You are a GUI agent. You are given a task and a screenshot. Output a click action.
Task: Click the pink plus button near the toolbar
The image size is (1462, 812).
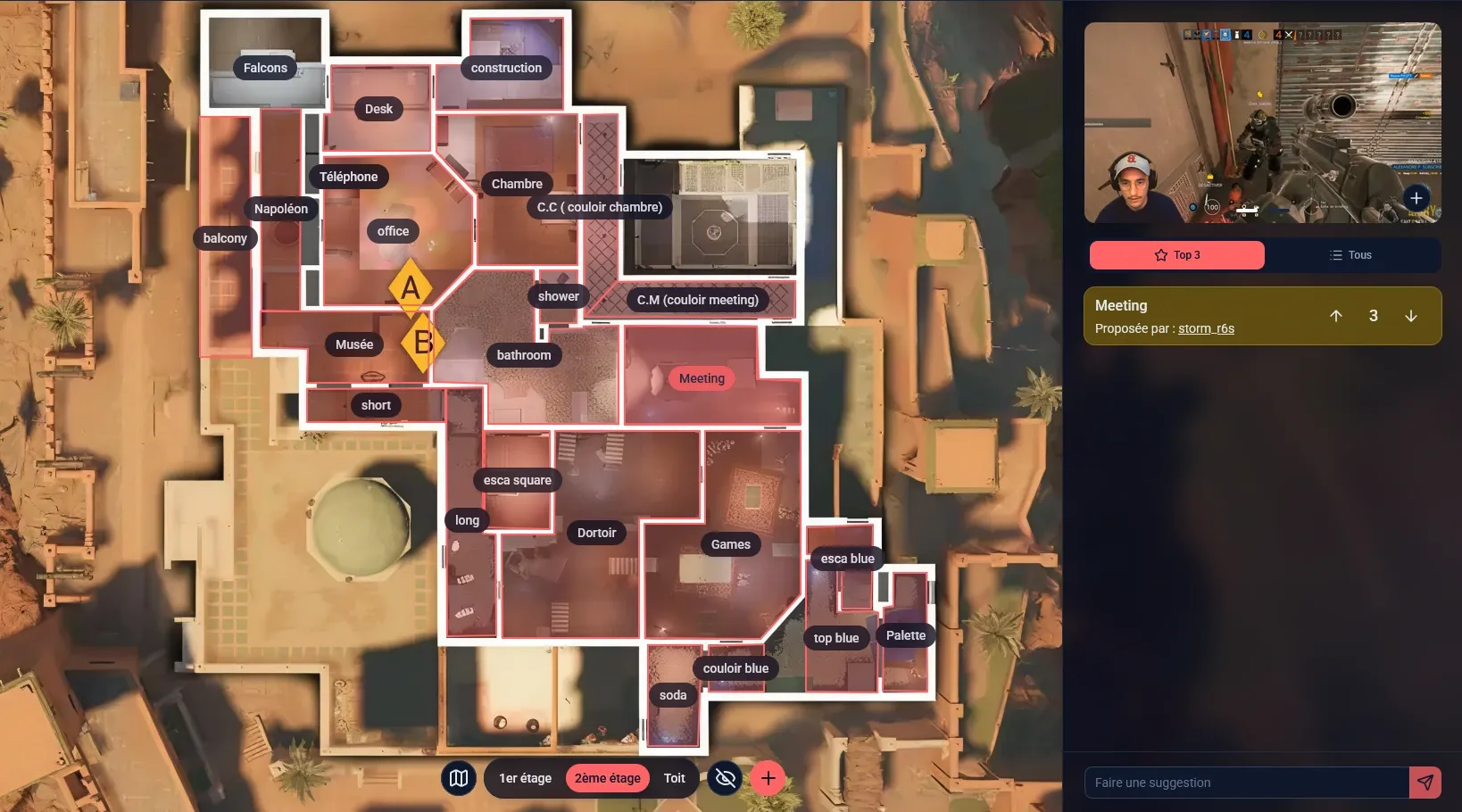click(768, 778)
